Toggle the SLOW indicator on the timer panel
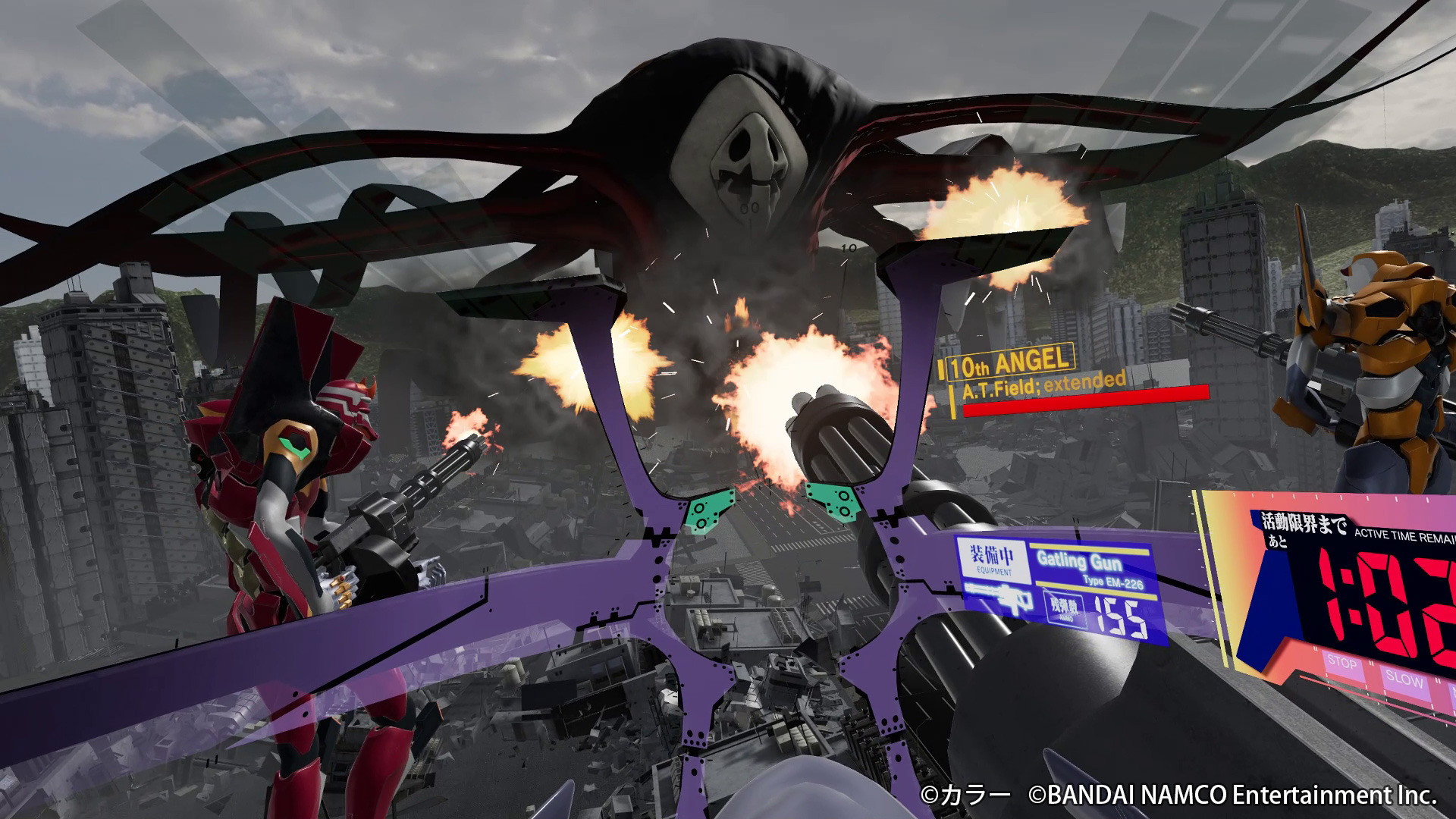 pos(1404,679)
